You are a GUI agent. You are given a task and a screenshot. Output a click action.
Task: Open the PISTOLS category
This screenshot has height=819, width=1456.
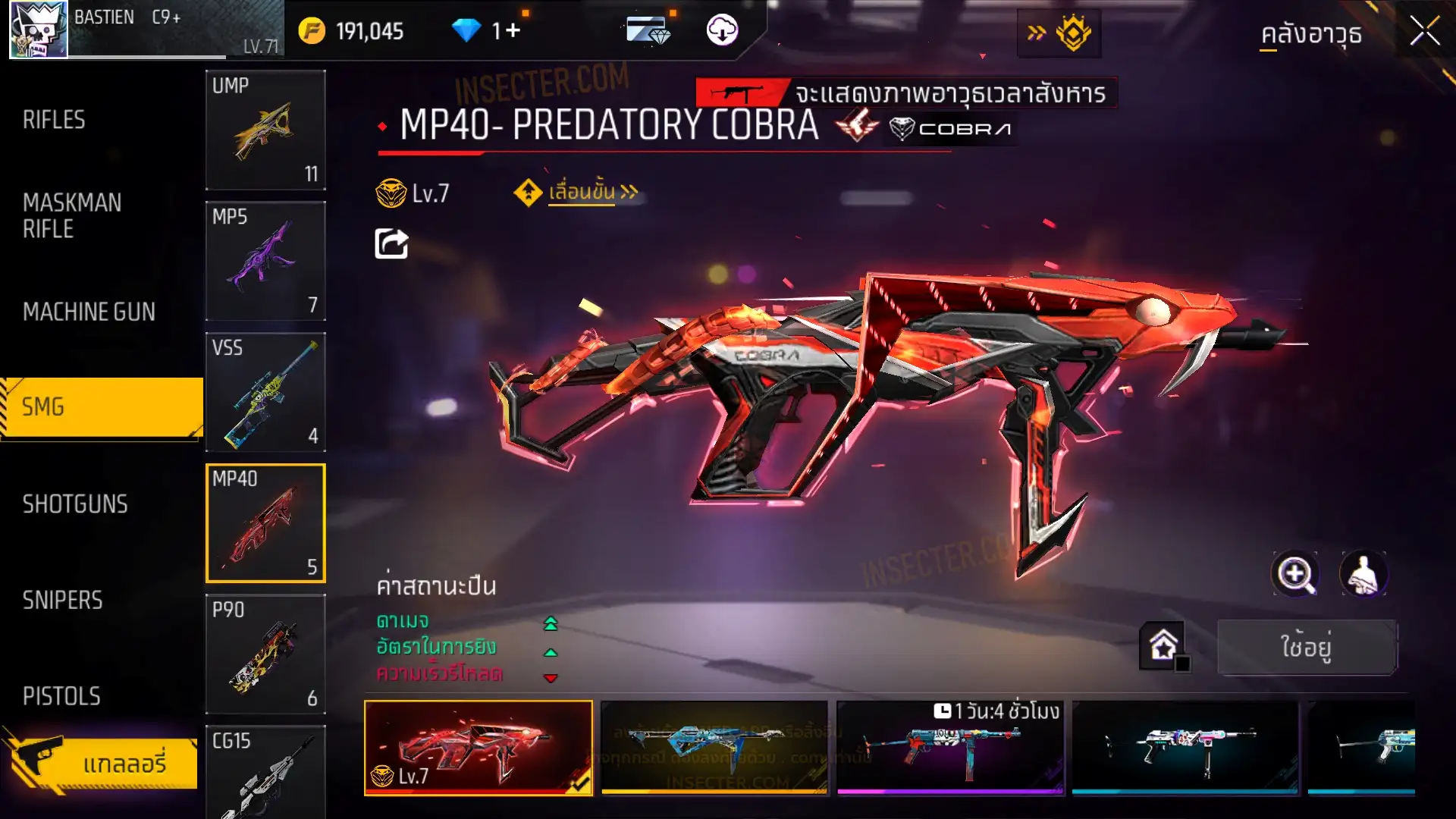[61, 696]
